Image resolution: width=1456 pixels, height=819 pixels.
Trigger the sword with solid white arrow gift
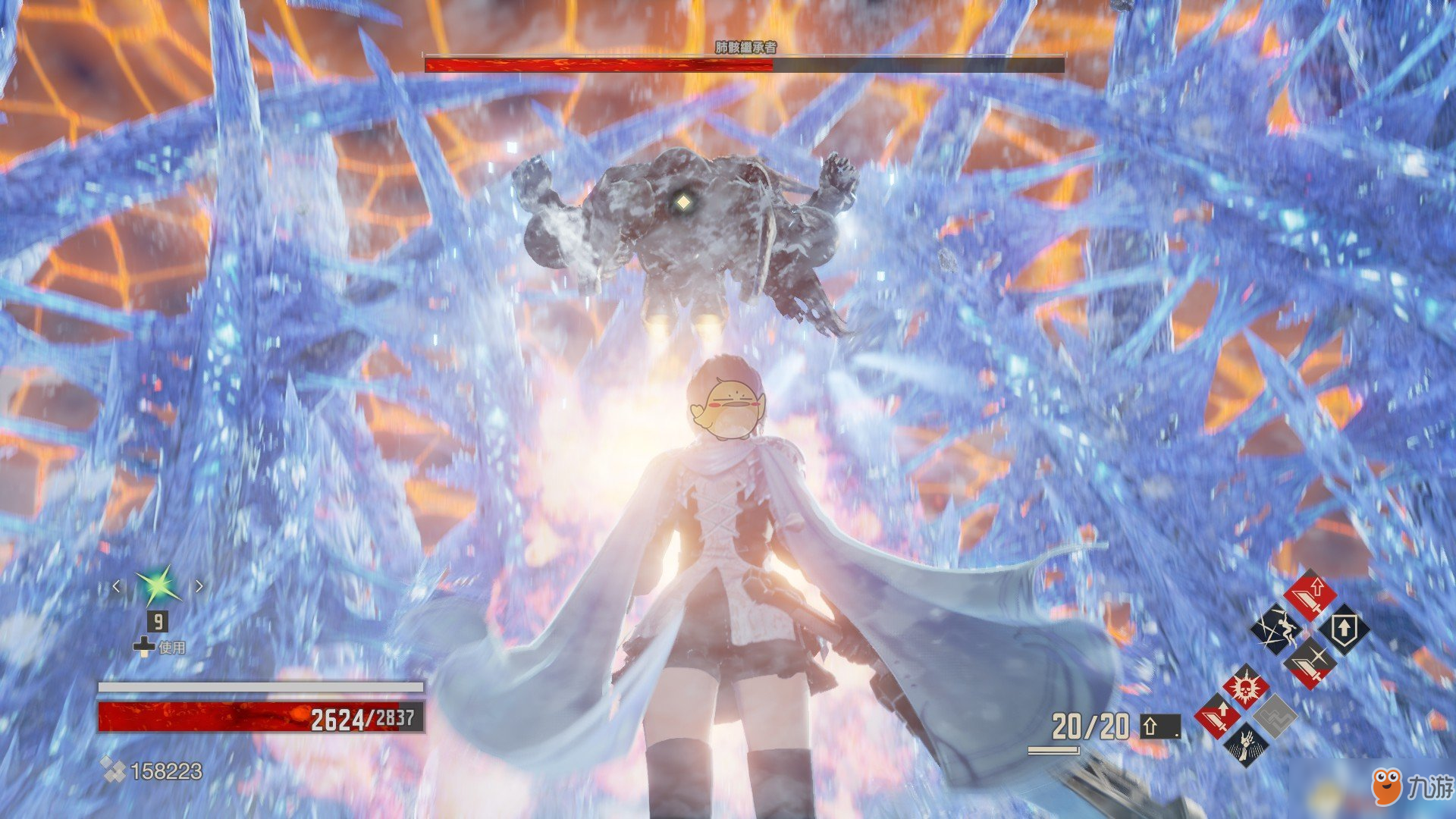click(x=1218, y=717)
